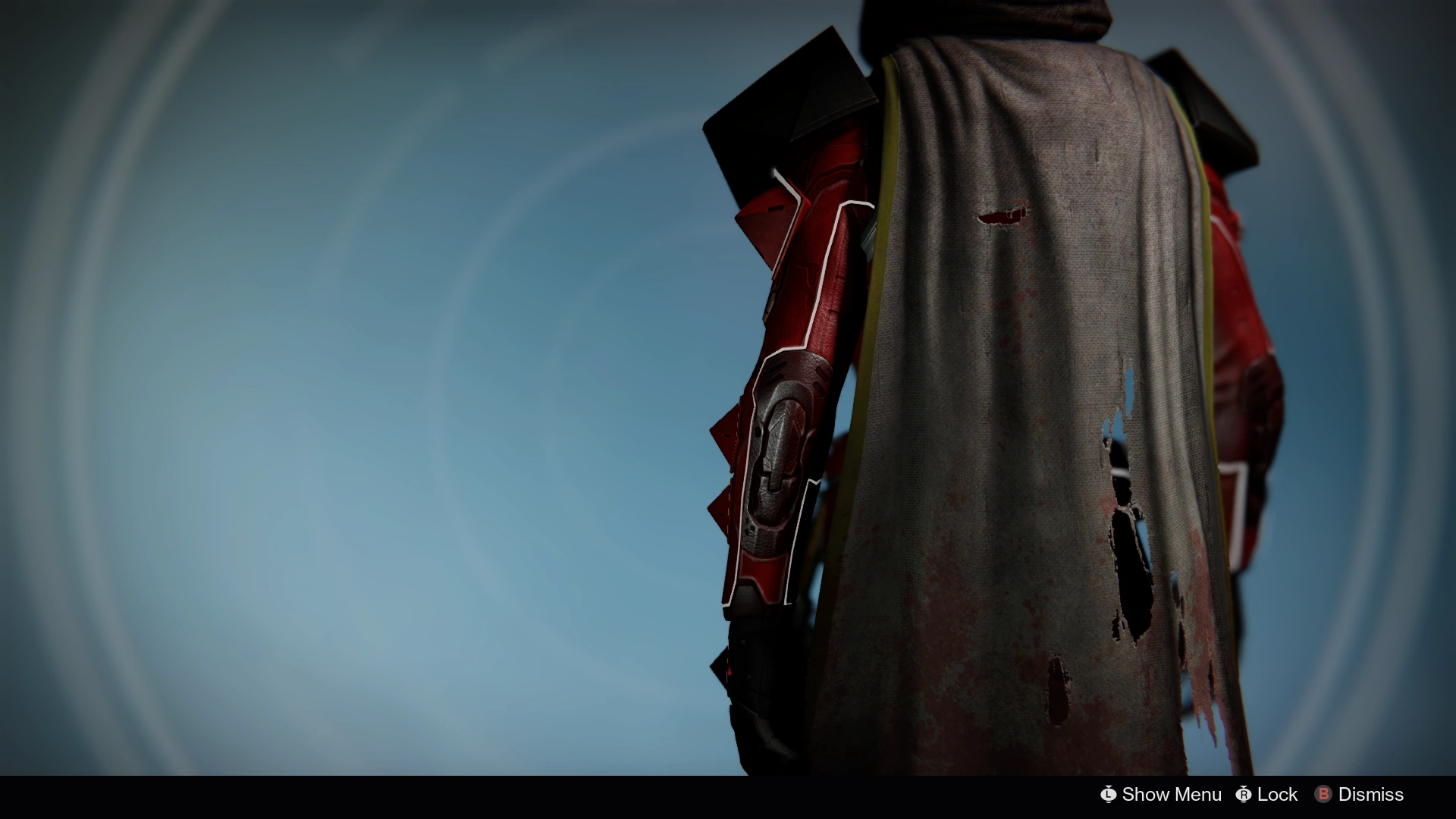The height and width of the screenshot is (819, 1456).
Task: Click the Lock label text
Action: (1277, 795)
